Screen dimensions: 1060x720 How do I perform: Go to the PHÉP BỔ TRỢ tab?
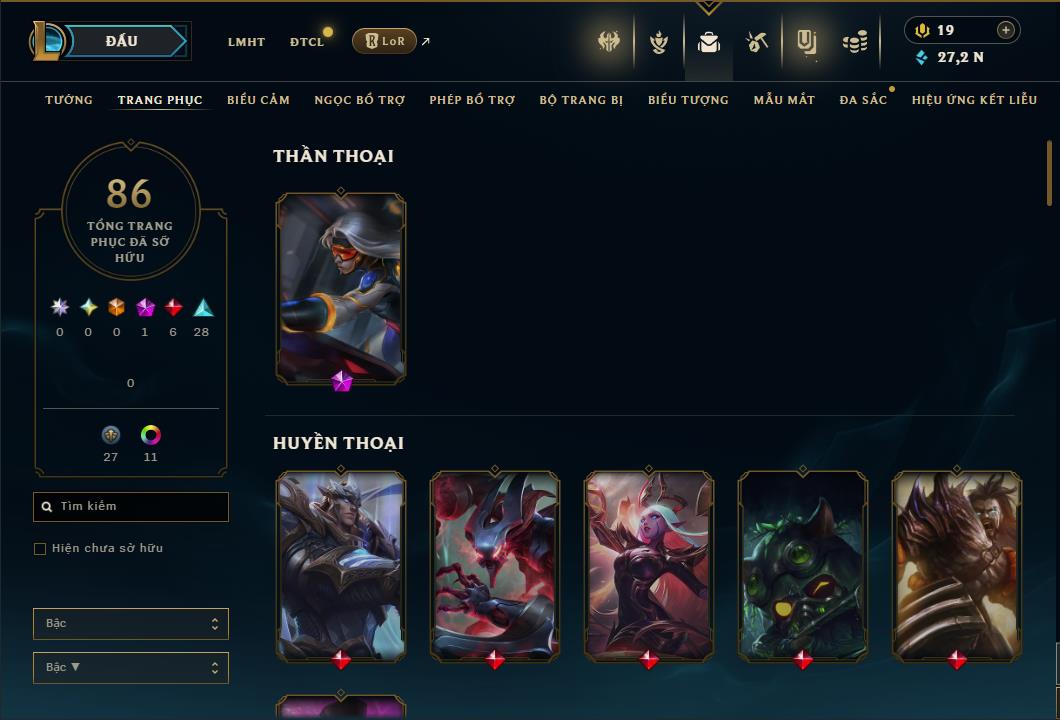(x=472, y=100)
